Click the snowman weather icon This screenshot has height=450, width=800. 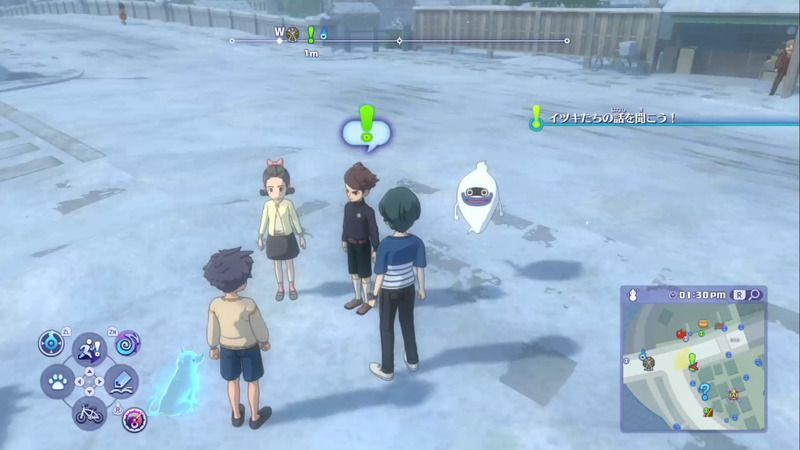[632, 295]
